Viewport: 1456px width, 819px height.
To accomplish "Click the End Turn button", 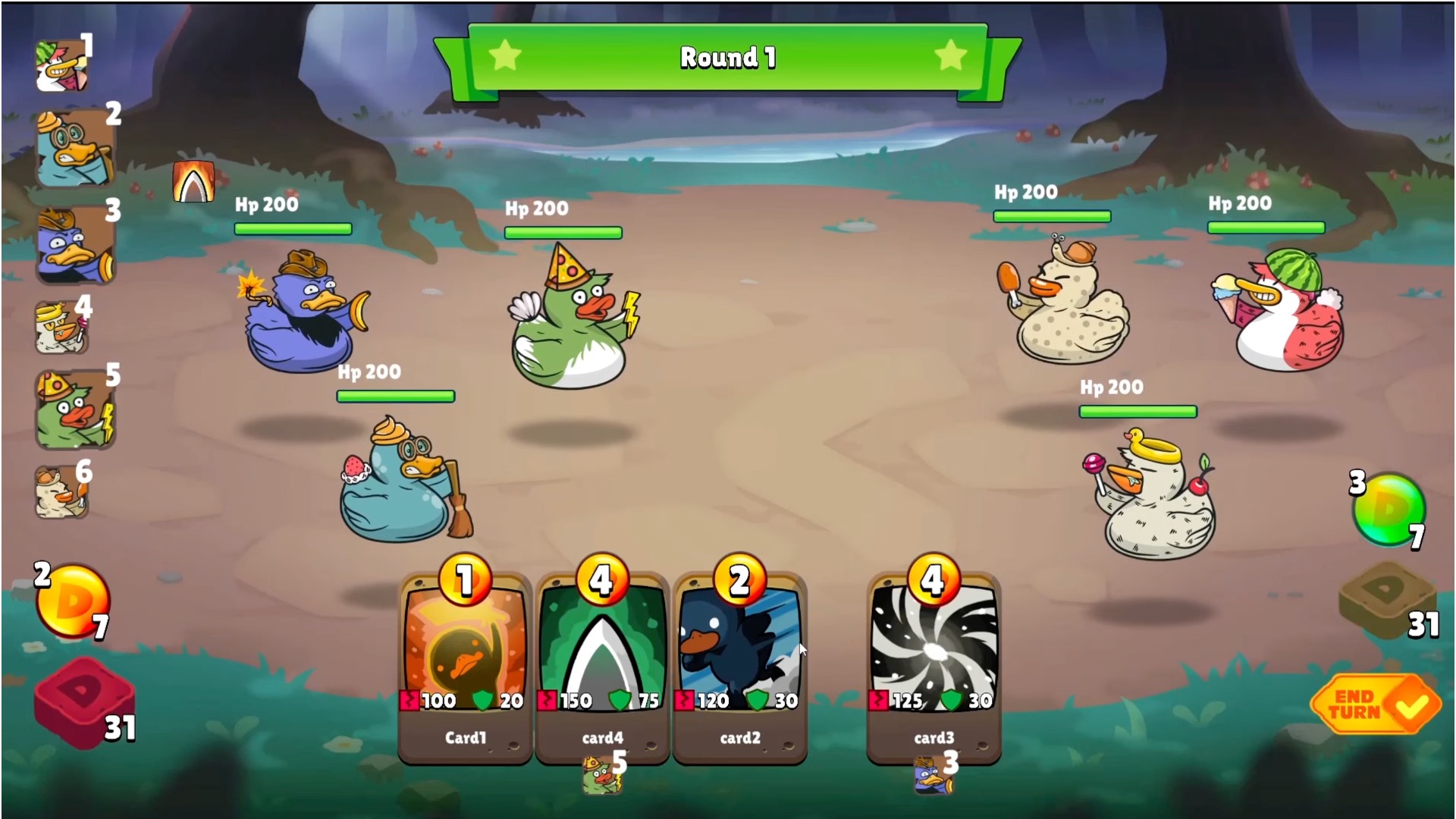I will 1374,704.
